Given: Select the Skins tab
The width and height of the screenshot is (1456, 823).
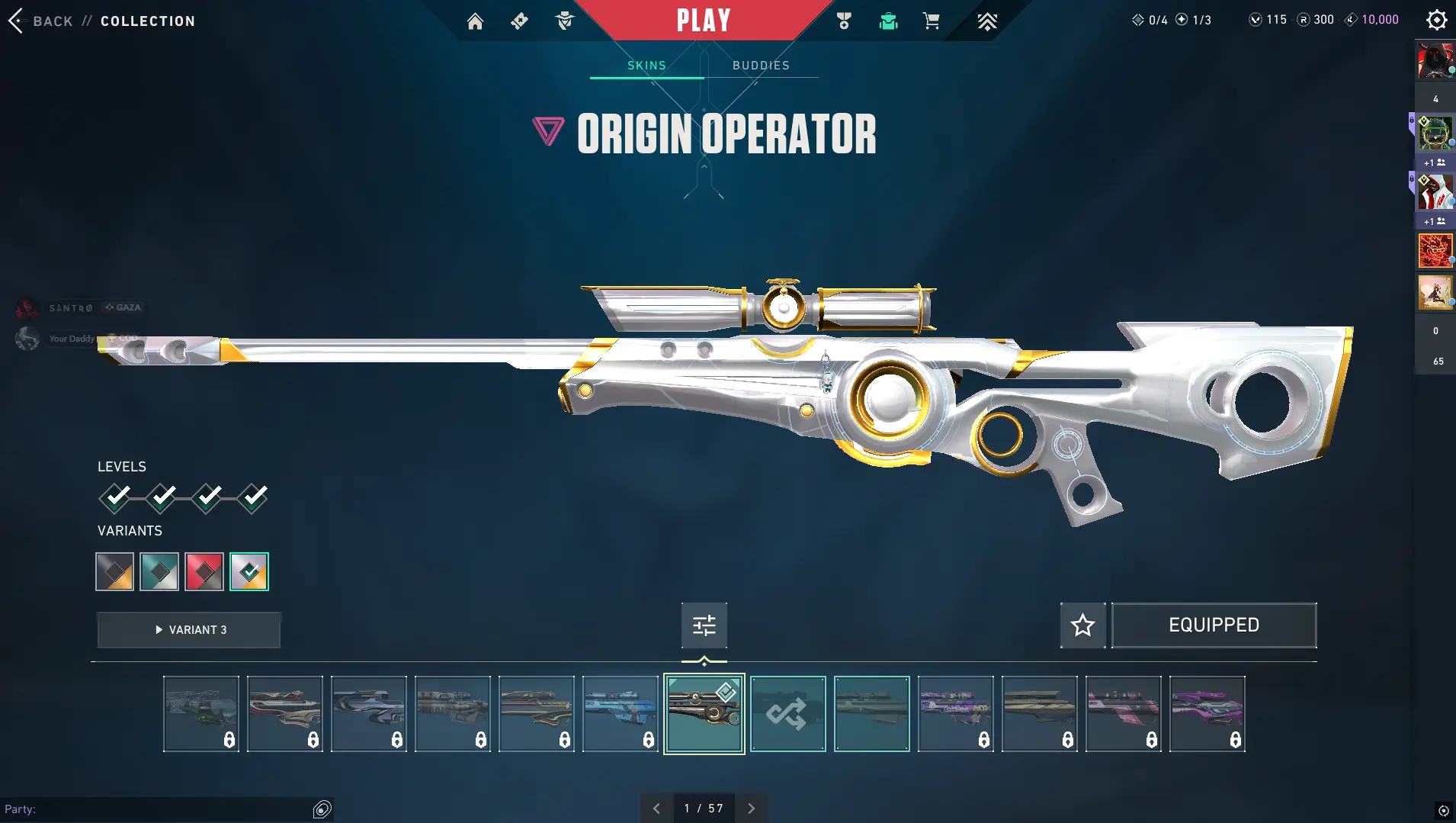Looking at the screenshot, I should click(x=646, y=66).
